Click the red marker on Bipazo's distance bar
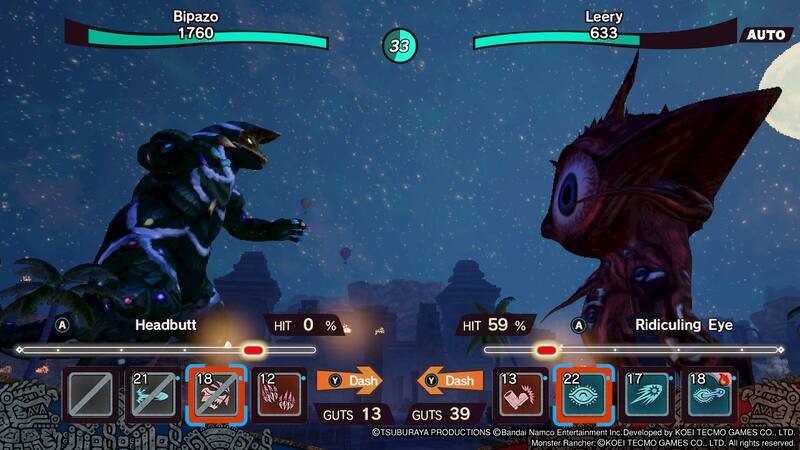 click(253, 350)
